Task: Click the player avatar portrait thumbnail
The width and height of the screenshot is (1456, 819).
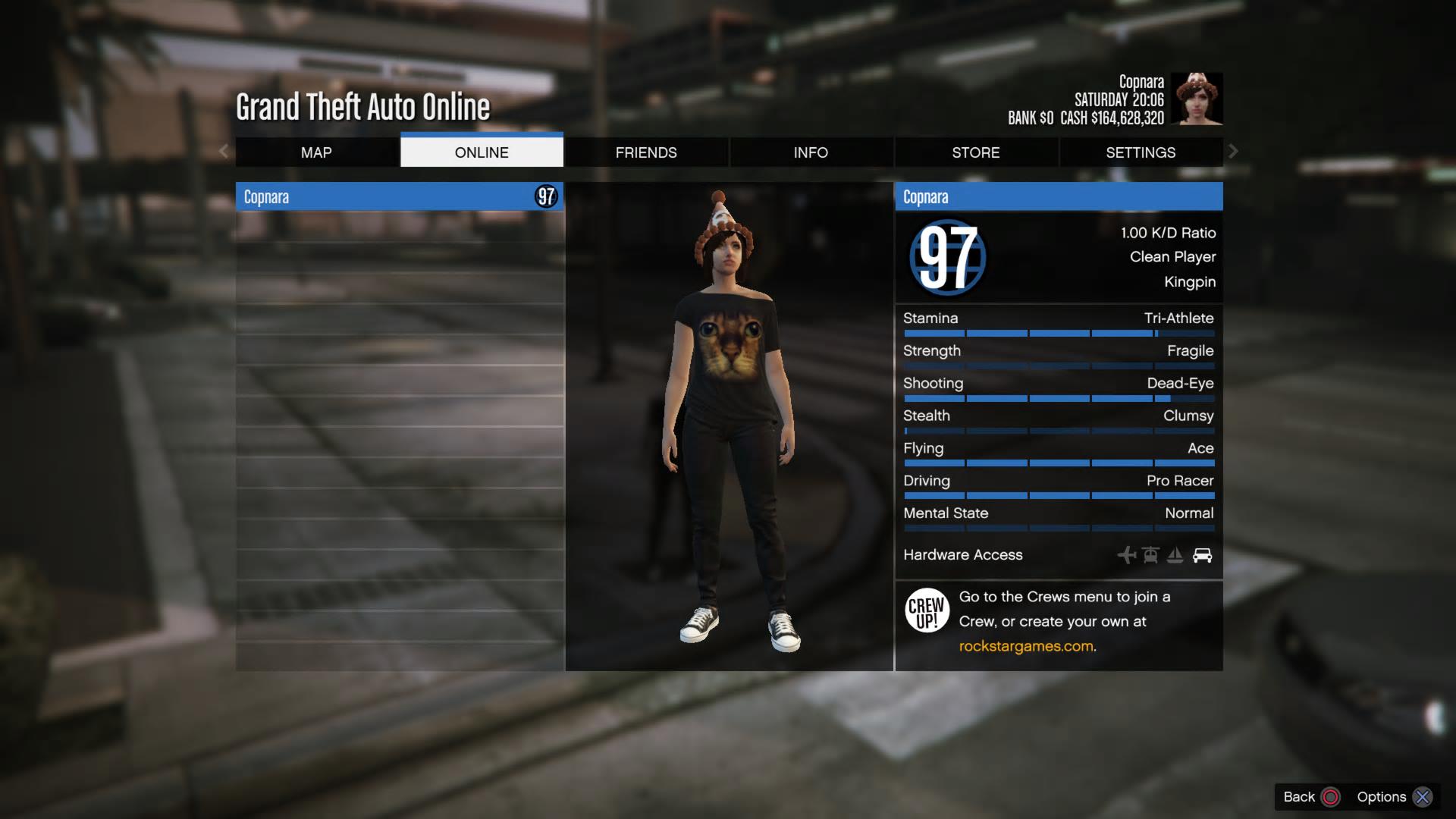Action: pyautogui.click(x=1196, y=99)
